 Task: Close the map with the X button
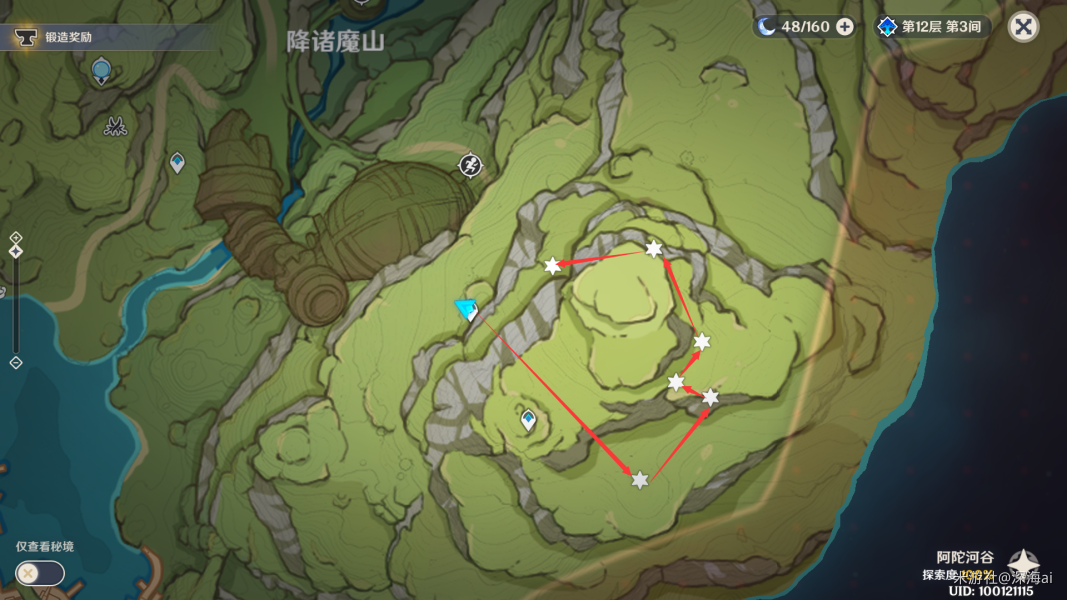[1023, 27]
